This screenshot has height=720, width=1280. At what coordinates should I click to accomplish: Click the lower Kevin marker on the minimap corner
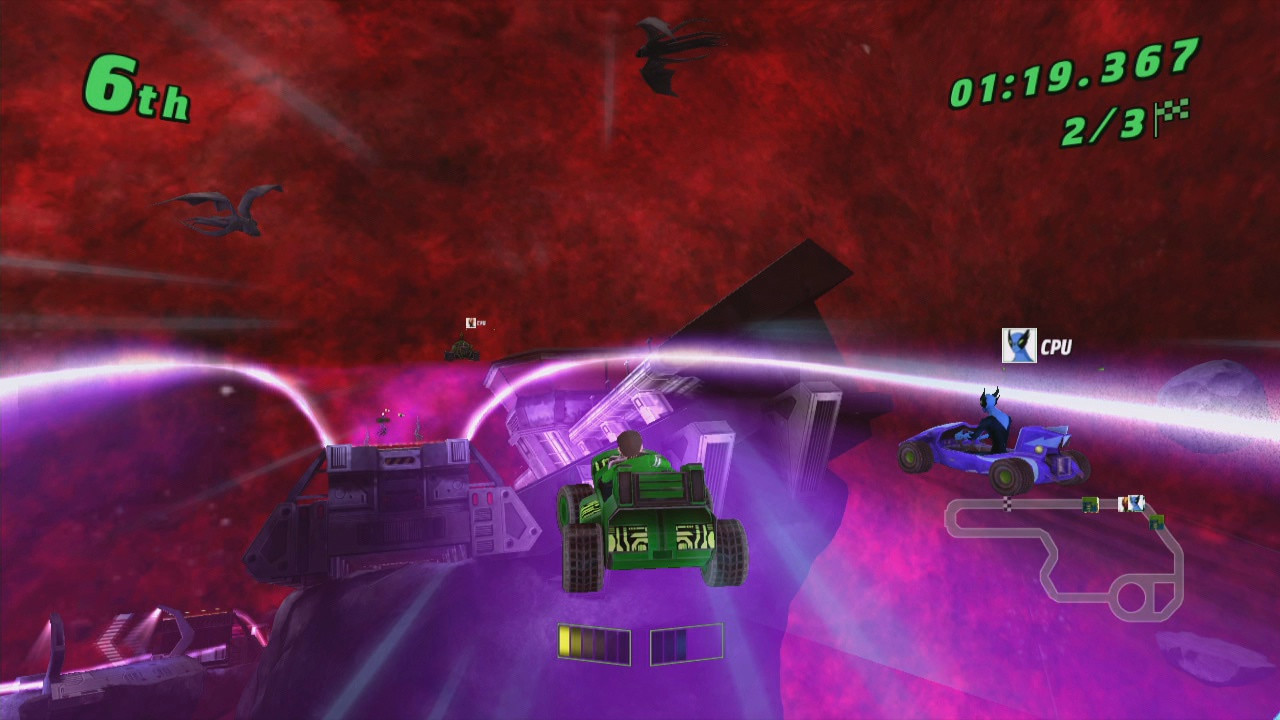coord(1155,523)
